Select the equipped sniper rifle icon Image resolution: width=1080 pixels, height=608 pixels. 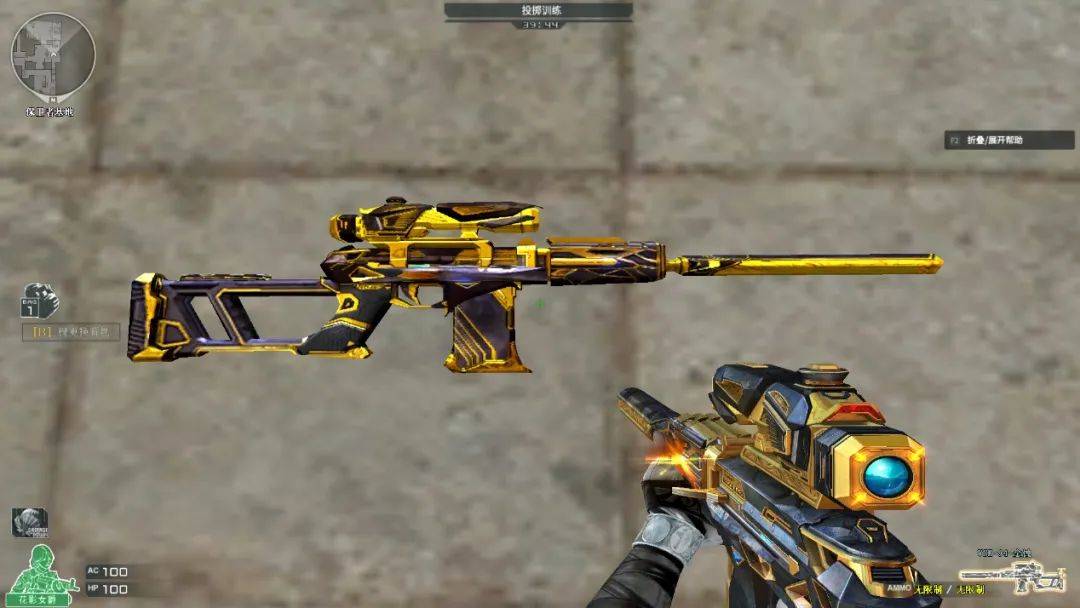pos(1011,577)
